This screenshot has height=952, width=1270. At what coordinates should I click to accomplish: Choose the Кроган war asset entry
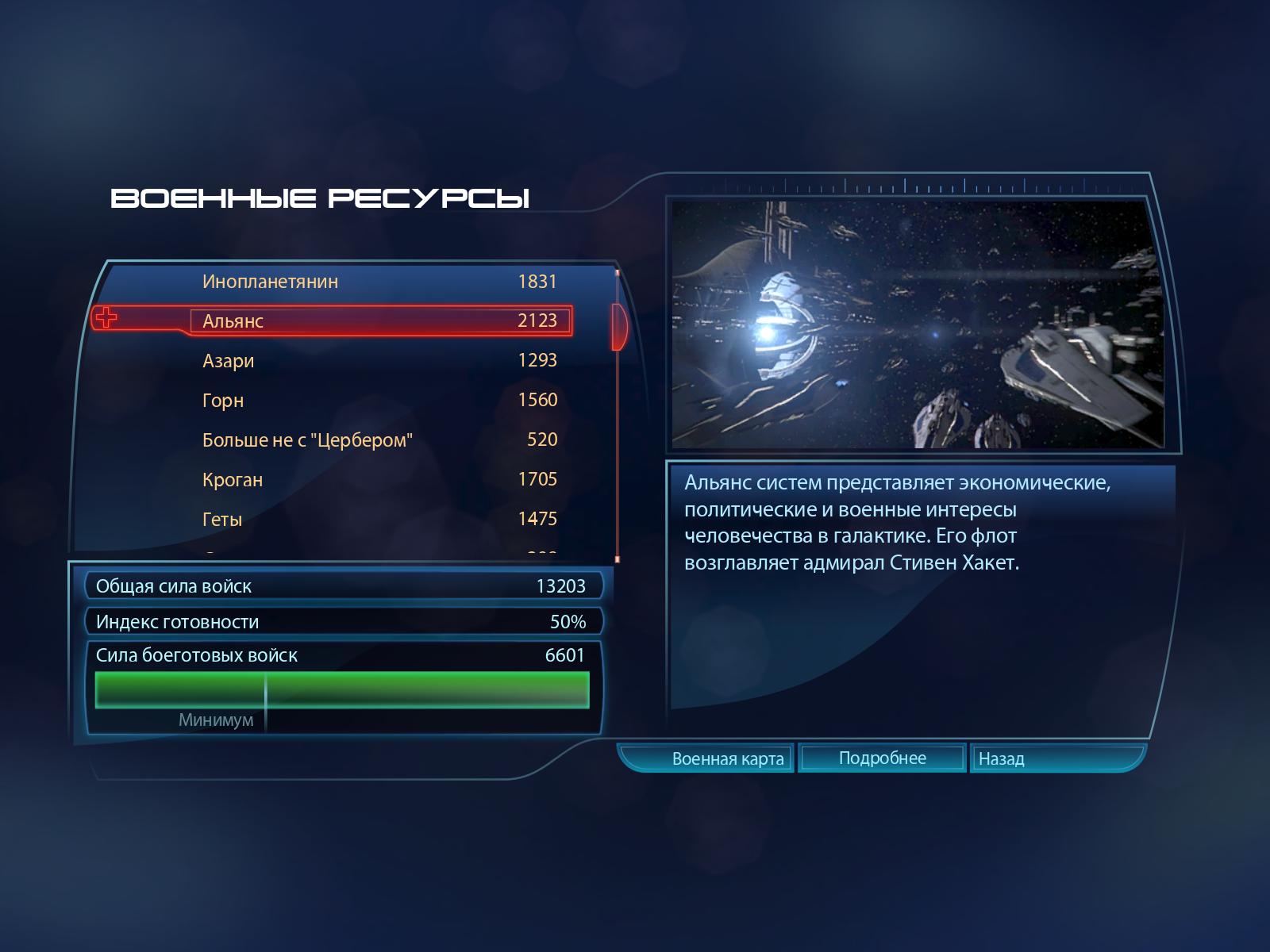(x=379, y=480)
